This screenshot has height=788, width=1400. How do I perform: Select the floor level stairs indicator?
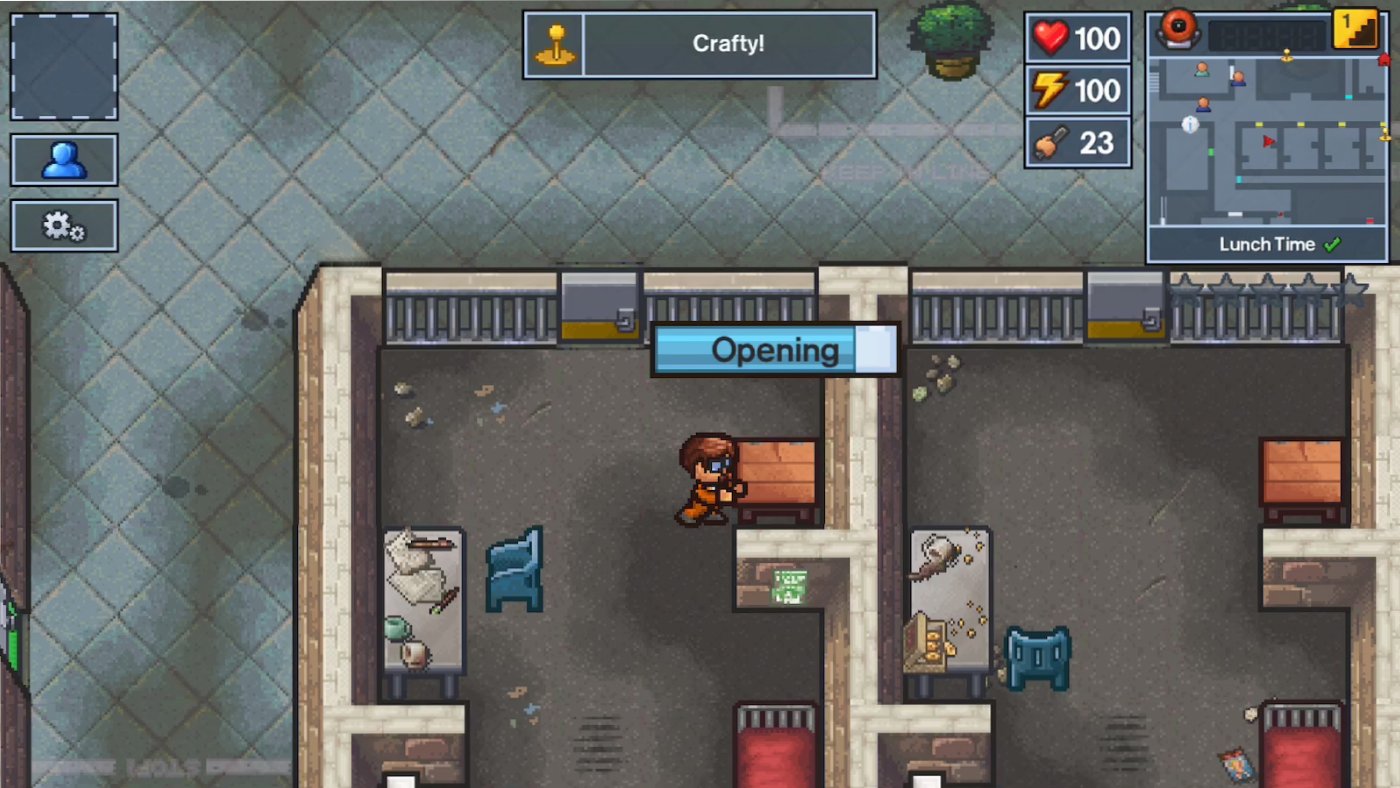click(x=1356, y=30)
